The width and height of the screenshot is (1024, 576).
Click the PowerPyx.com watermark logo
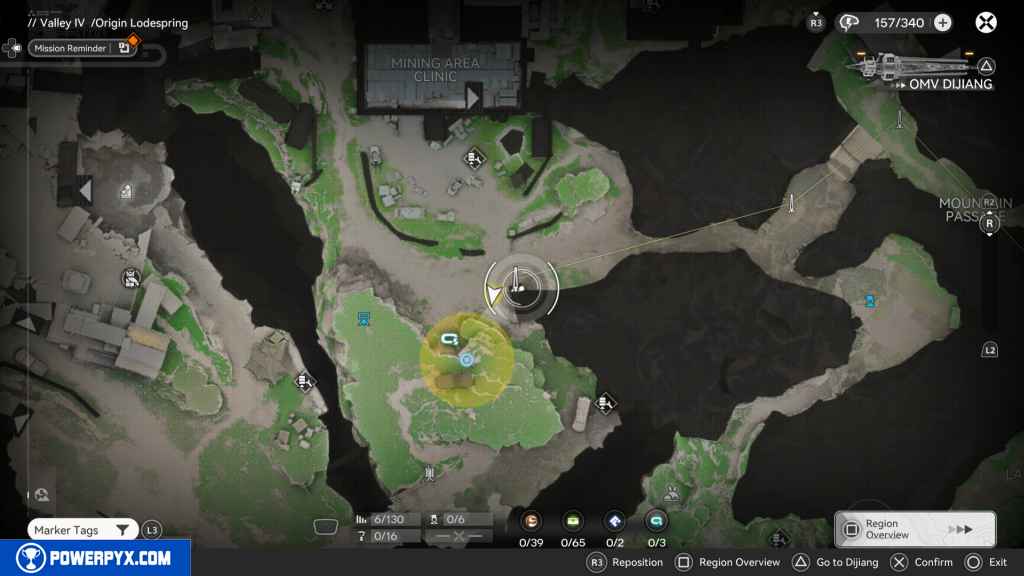(x=95, y=558)
